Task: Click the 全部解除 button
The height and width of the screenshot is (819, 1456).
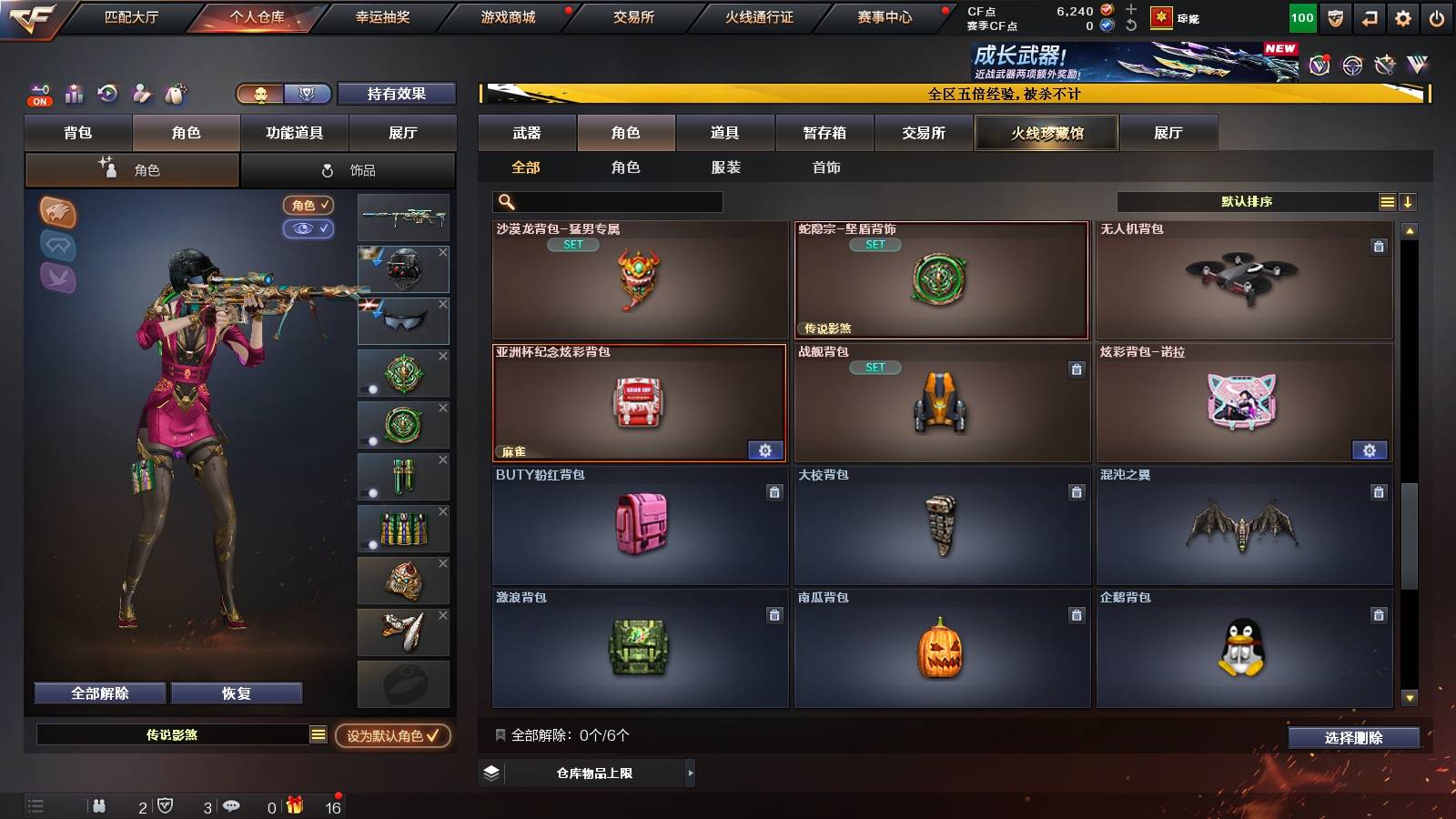Action: pos(98,693)
